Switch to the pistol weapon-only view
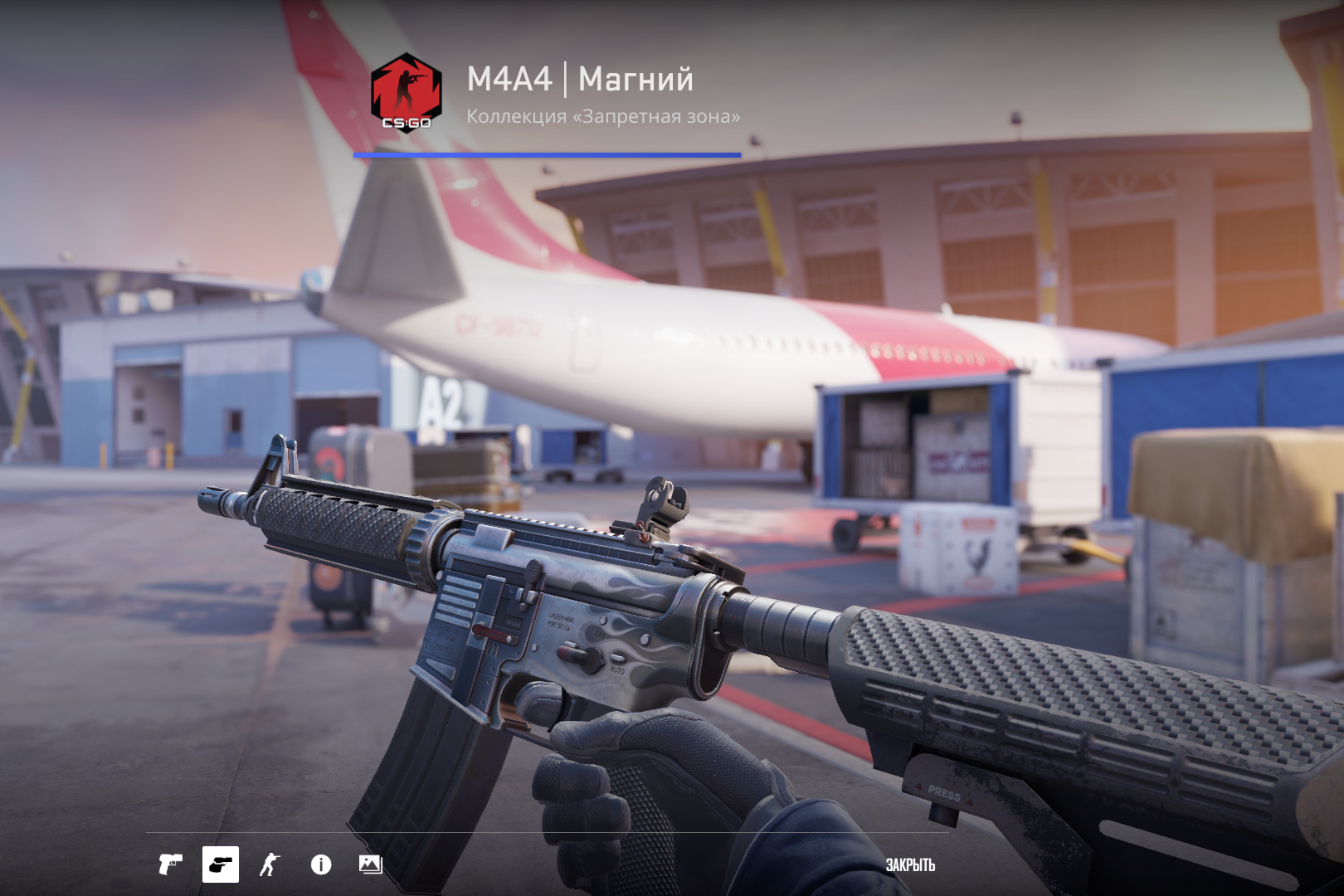Image resolution: width=1344 pixels, height=896 pixels. tap(170, 864)
